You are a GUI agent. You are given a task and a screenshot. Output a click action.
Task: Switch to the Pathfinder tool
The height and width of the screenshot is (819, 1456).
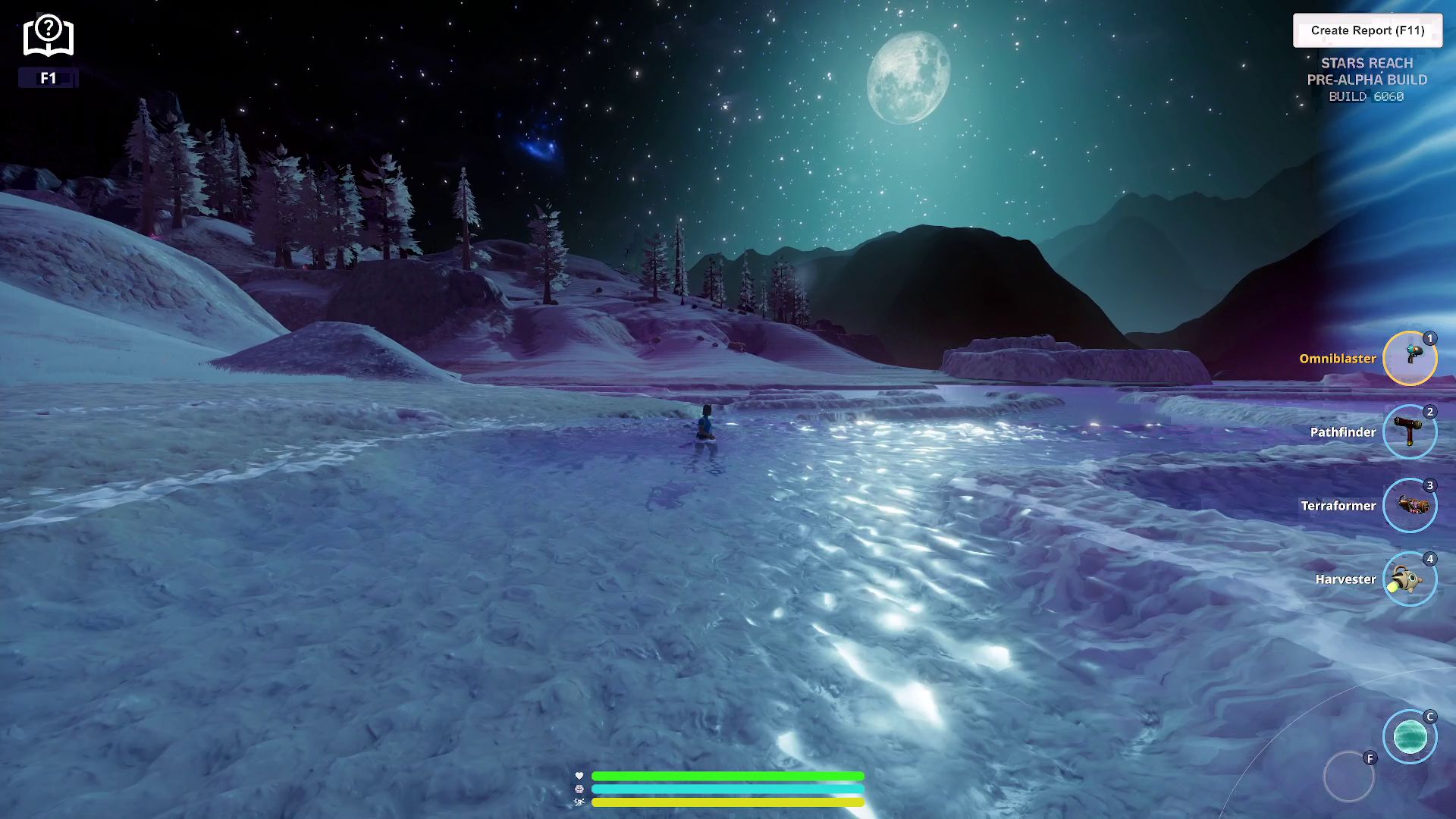(1410, 431)
